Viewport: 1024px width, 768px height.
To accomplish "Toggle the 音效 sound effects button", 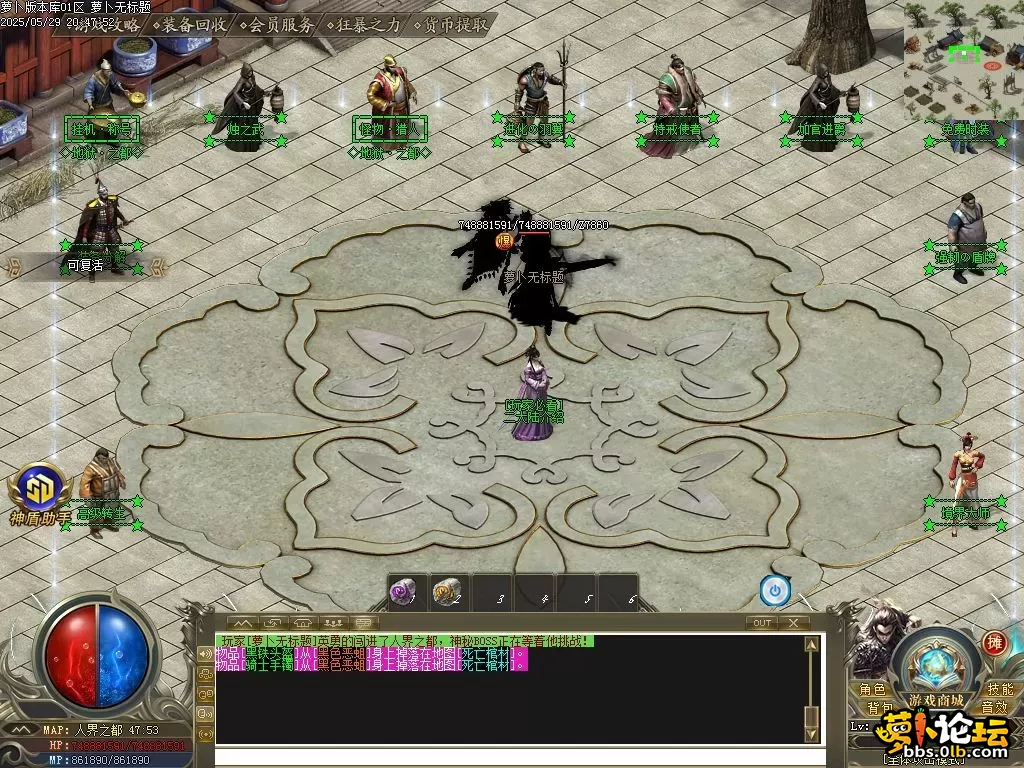I will coord(993,708).
